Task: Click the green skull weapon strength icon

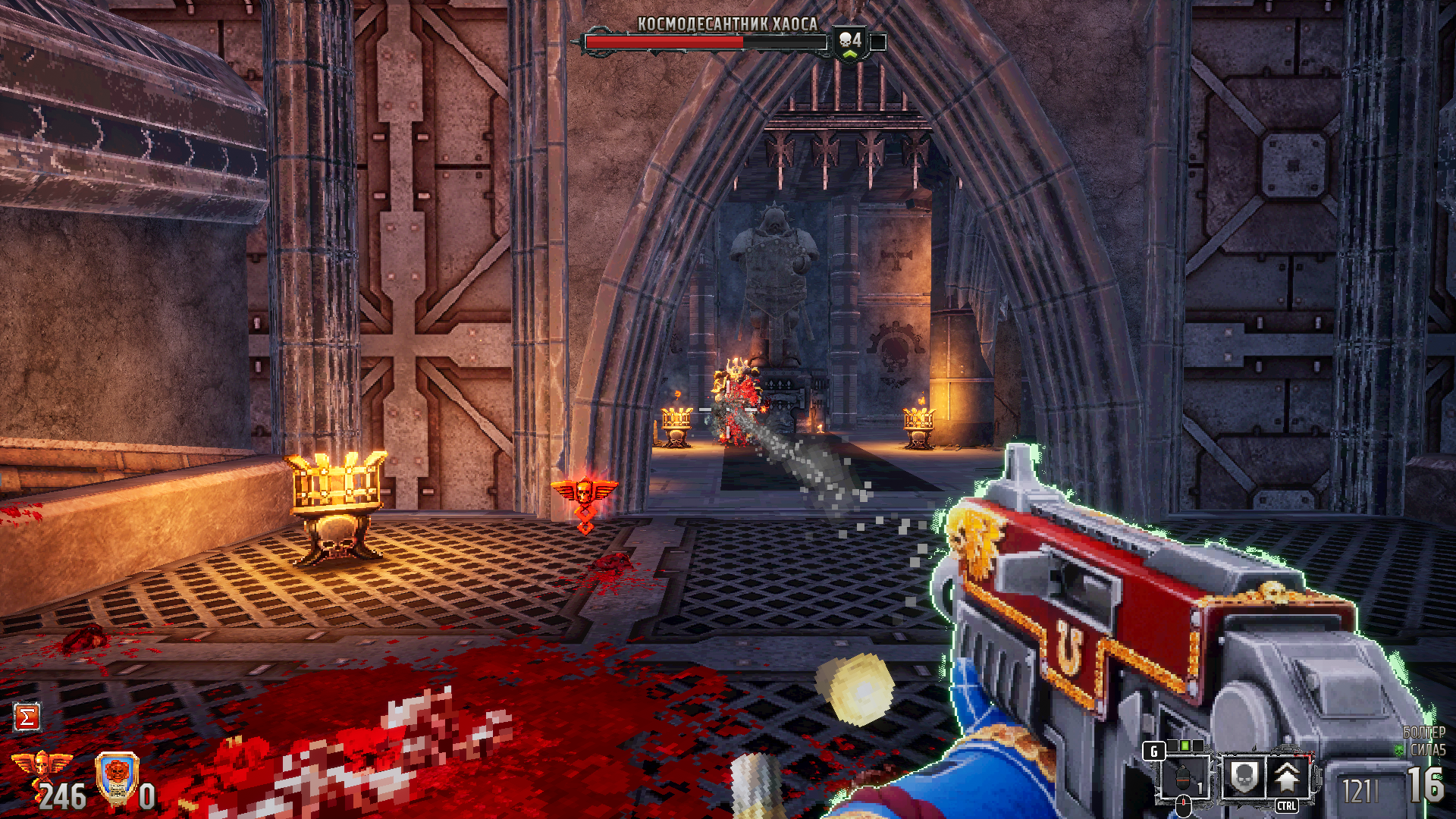Action: [x=1399, y=750]
